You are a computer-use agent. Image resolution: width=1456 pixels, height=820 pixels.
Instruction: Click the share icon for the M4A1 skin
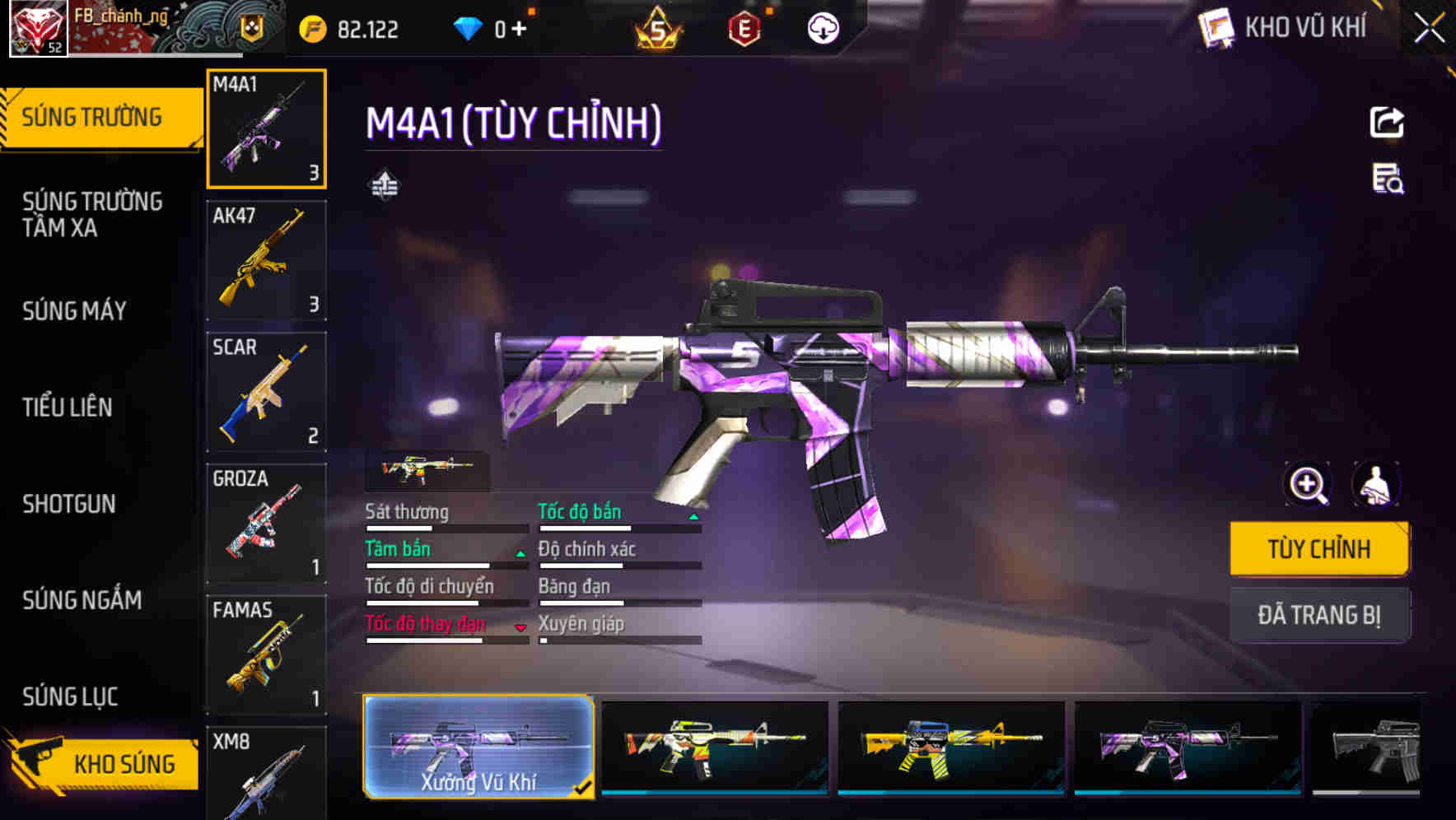(x=1387, y=122)
